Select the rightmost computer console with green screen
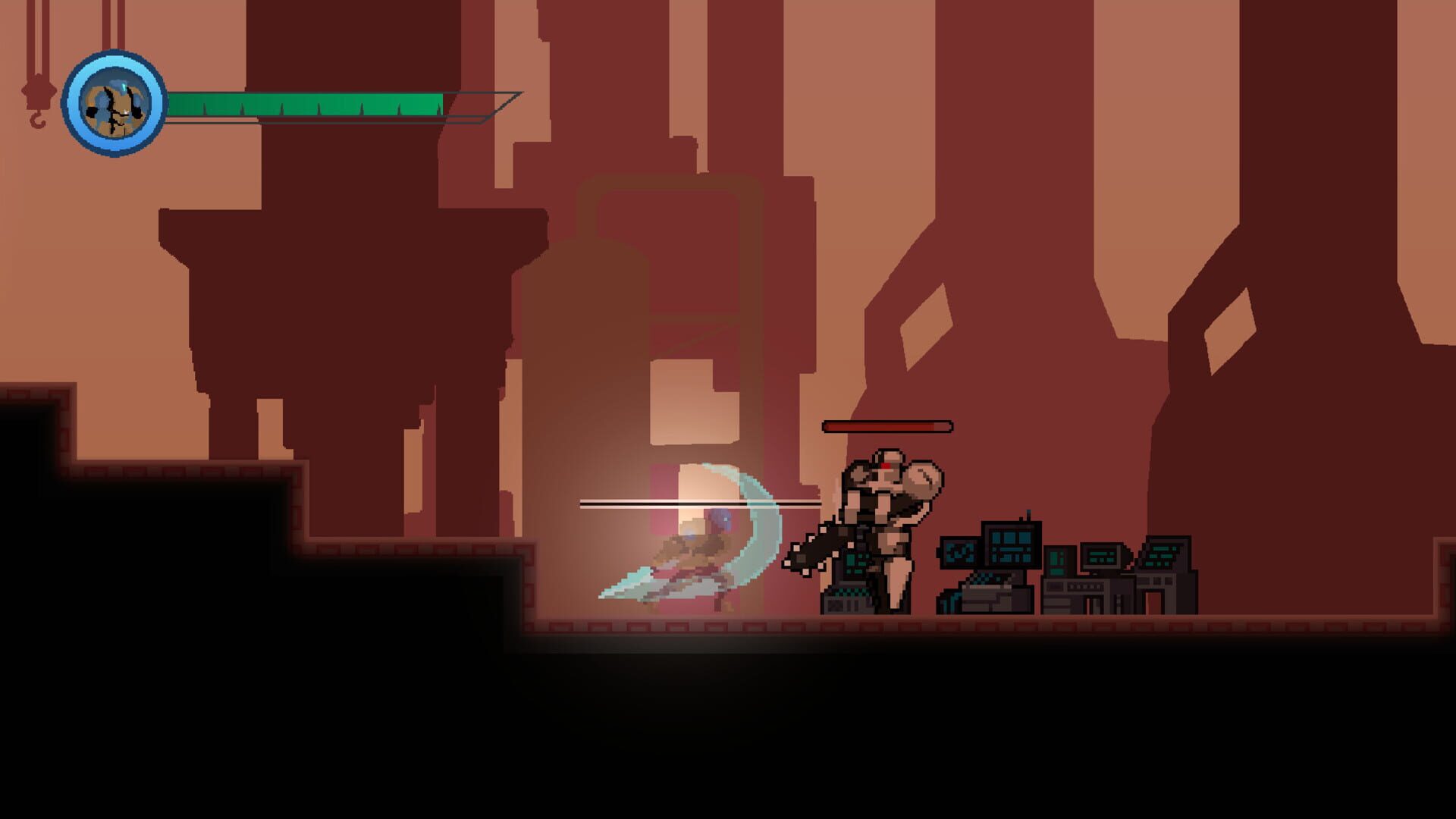 1161,556
